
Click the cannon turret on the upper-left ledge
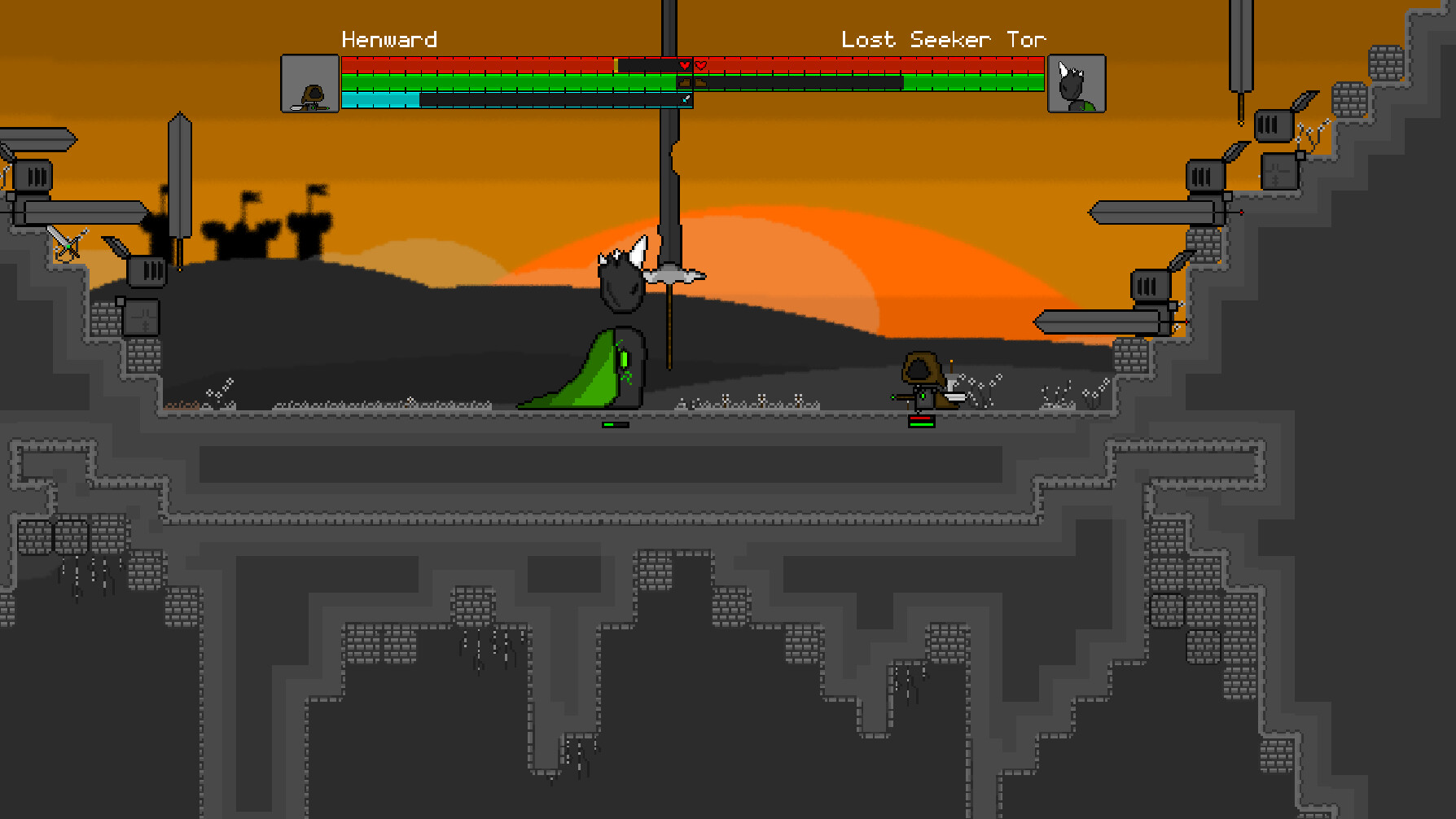33,175
